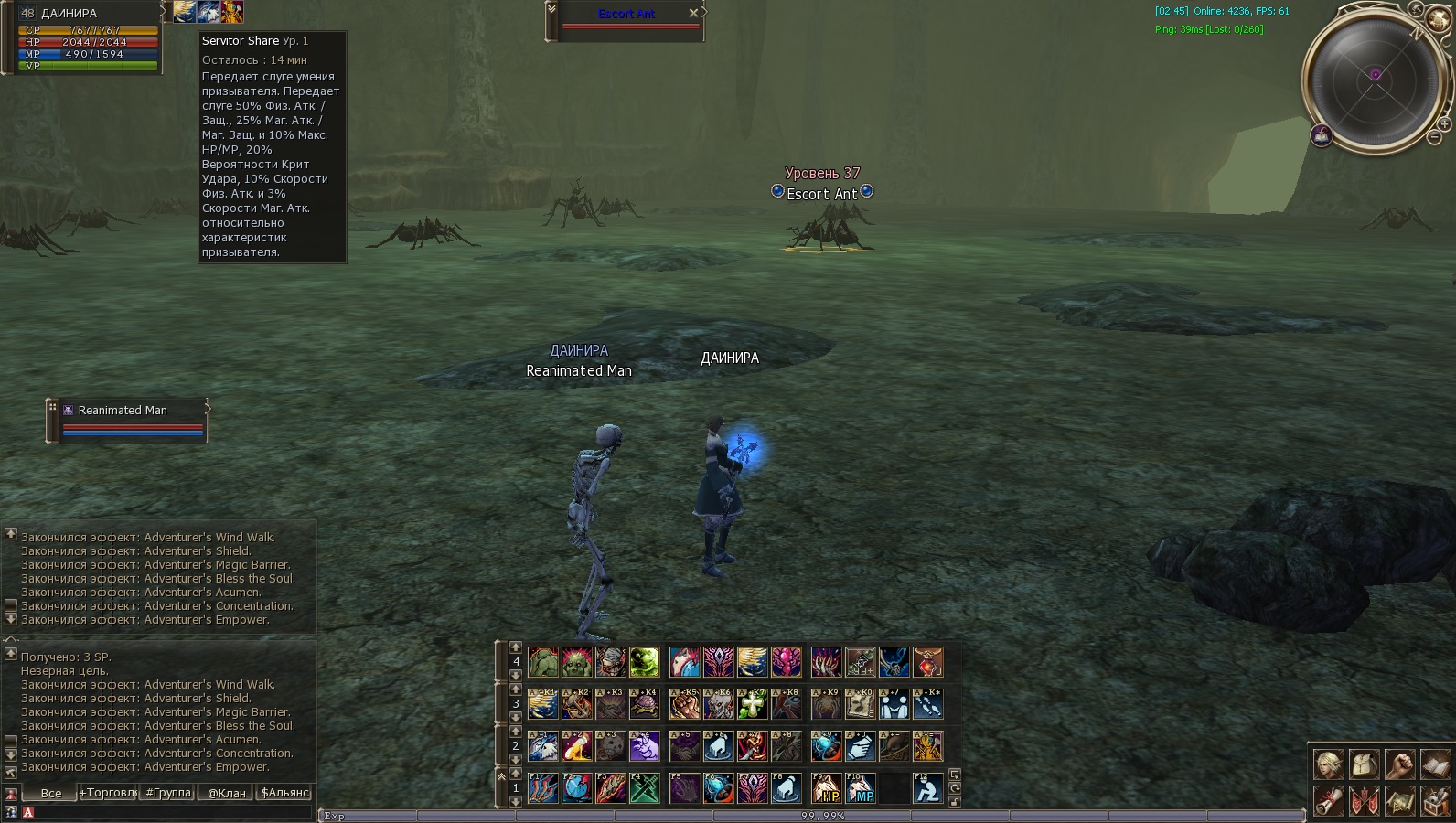Open the character status (elf portrait) menu
The width and height of the screenshot is (1456, 823).
click(1328, 764)
